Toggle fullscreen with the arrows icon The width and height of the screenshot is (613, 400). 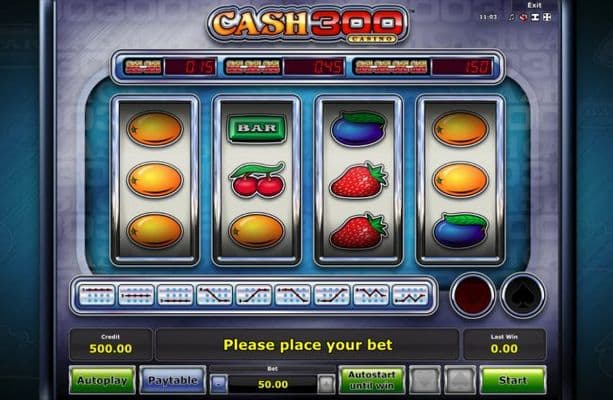pos(548,17)
